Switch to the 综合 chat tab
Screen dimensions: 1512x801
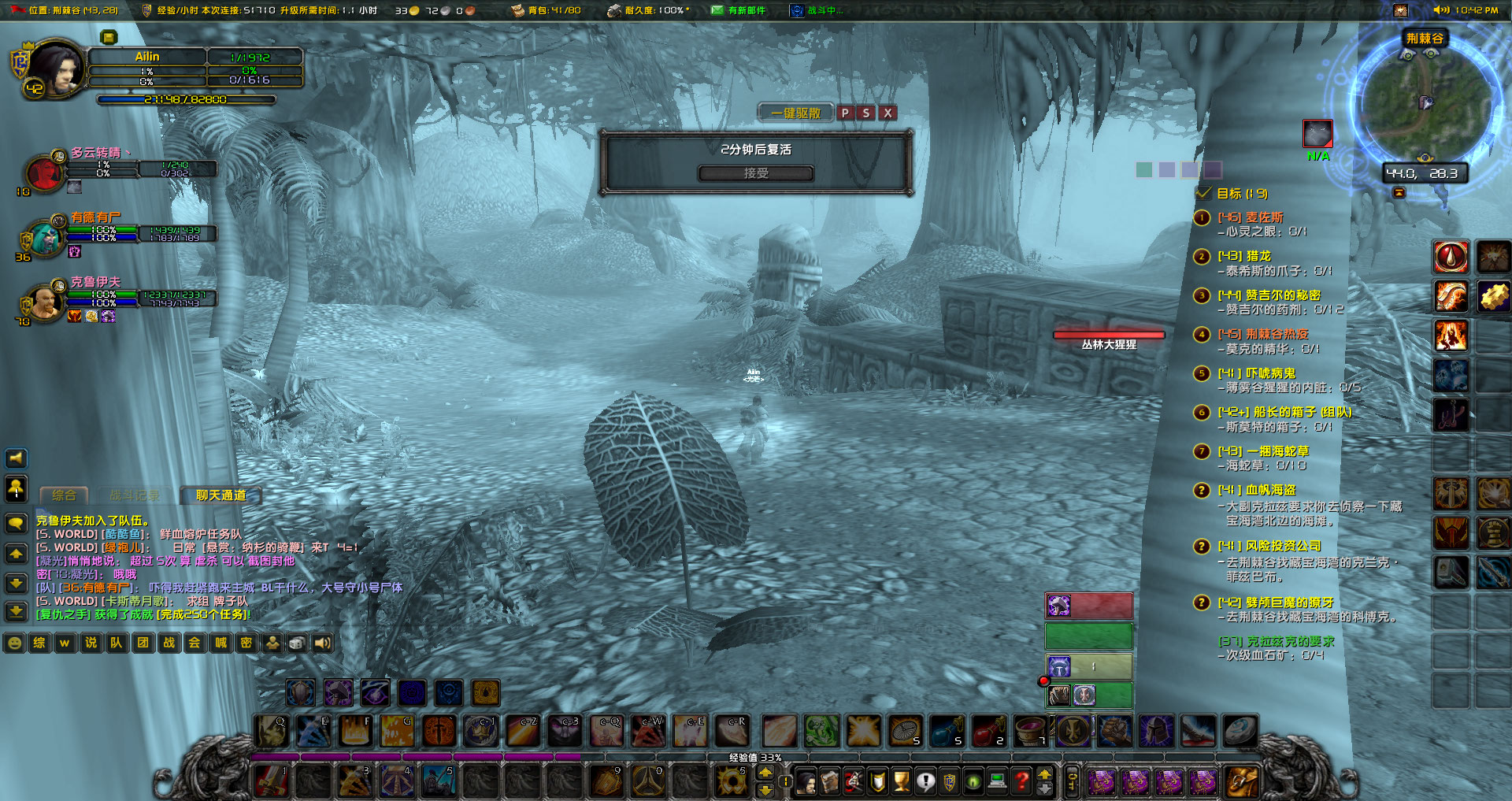[63, 495]
